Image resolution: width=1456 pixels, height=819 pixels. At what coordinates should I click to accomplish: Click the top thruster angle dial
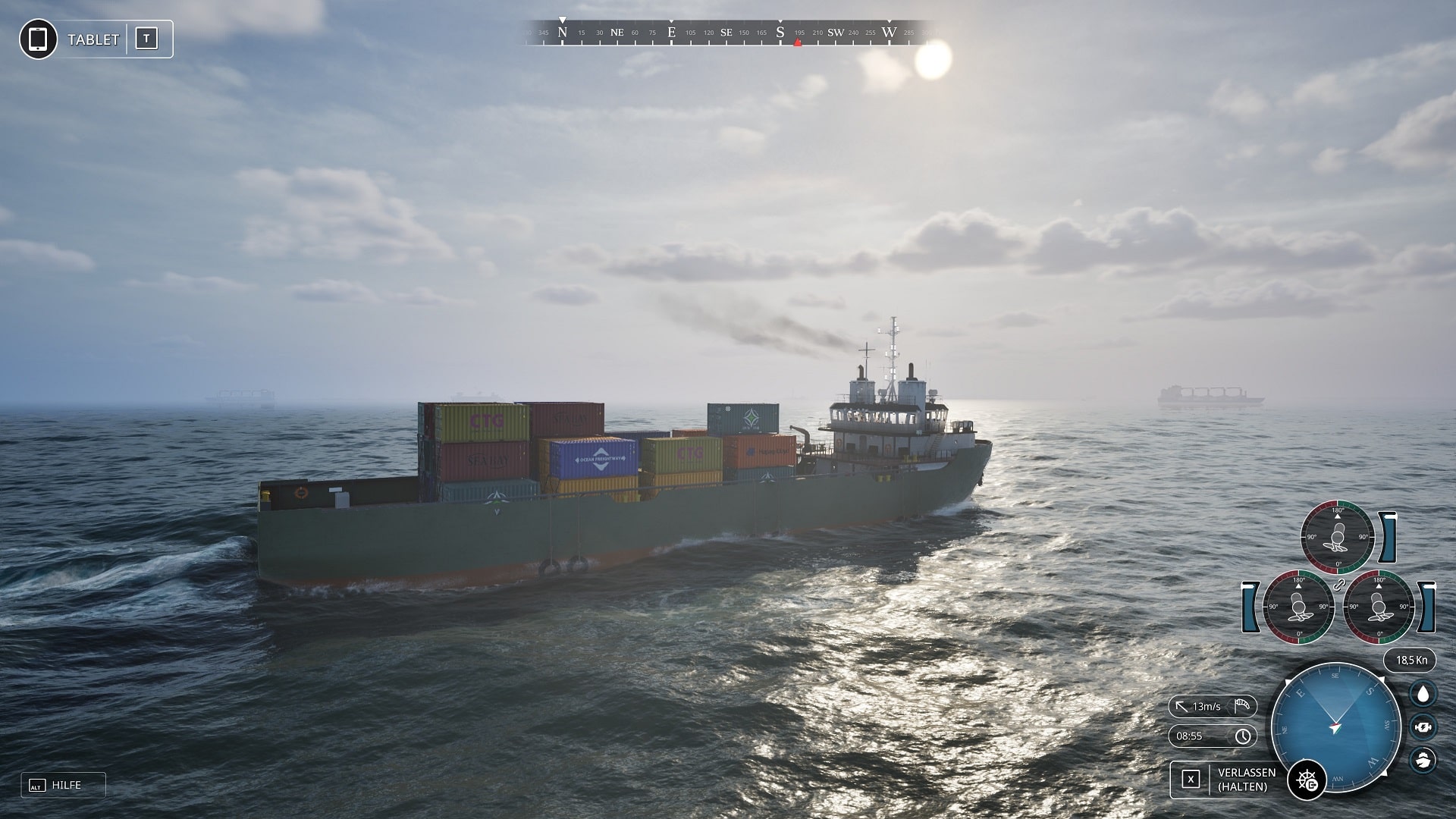point(1338,536)
